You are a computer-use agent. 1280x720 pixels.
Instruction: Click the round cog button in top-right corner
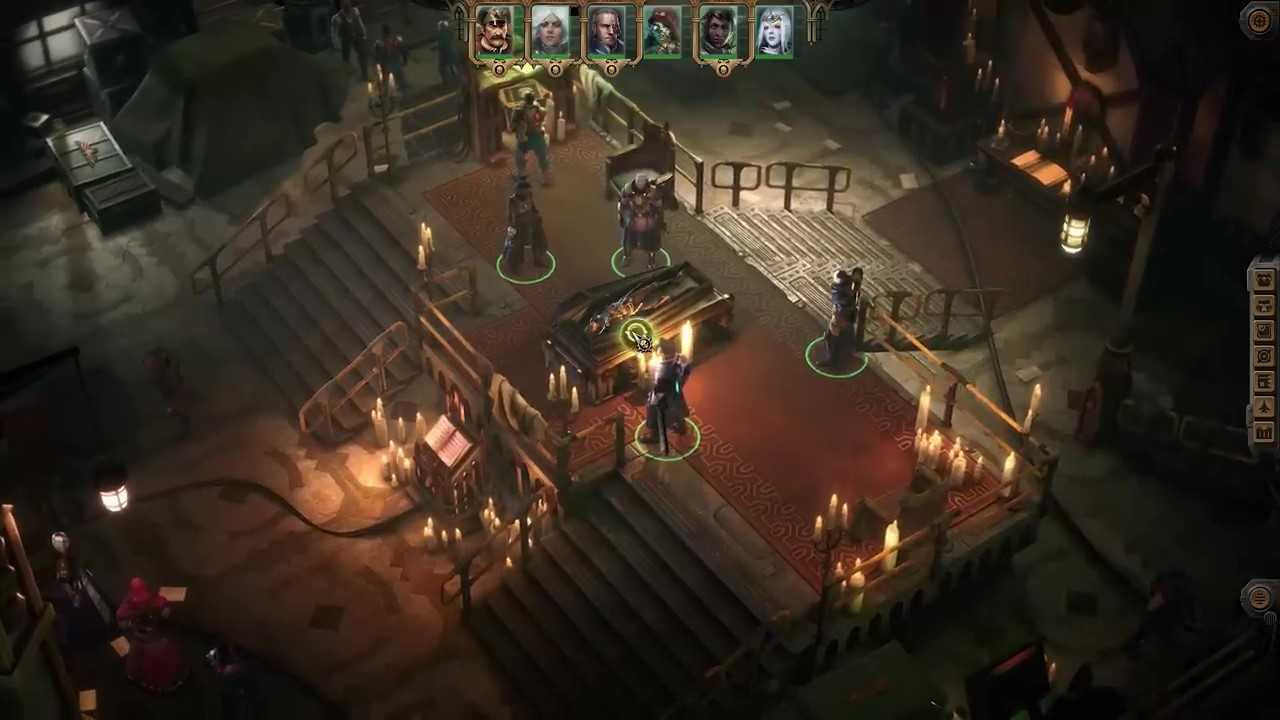(1259, 21)
